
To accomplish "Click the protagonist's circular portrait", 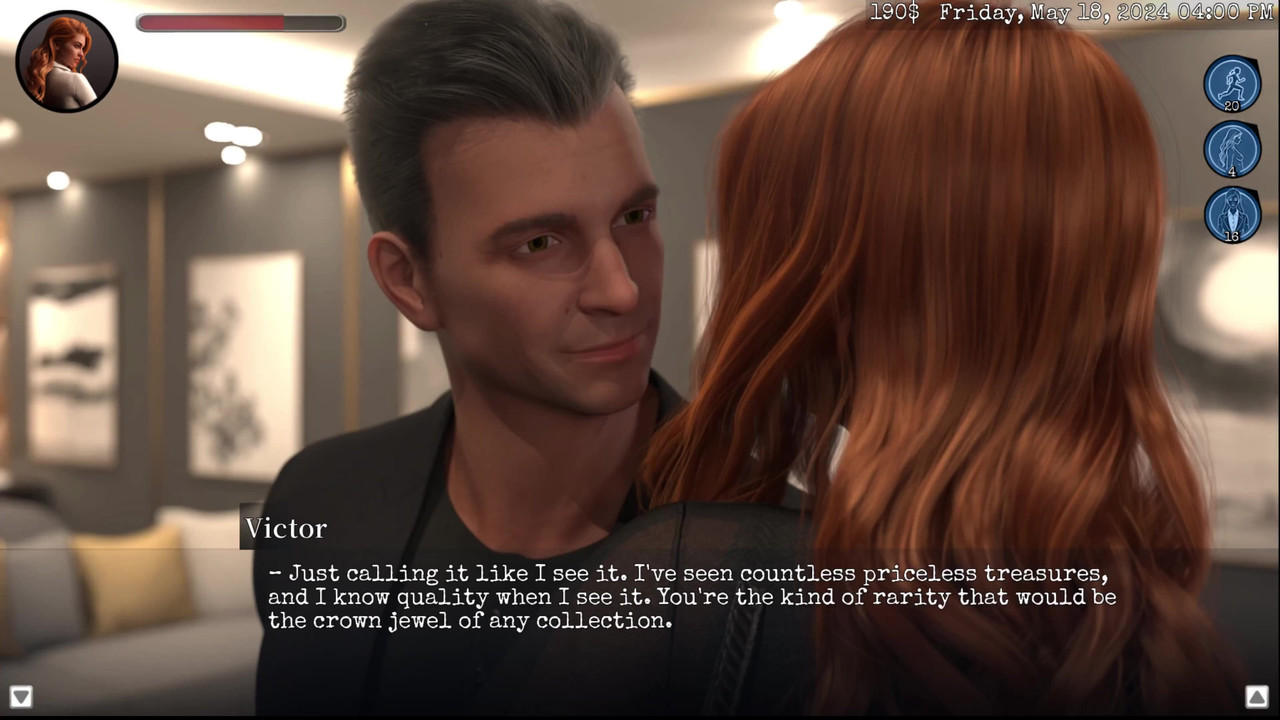I will pos(66,62).
